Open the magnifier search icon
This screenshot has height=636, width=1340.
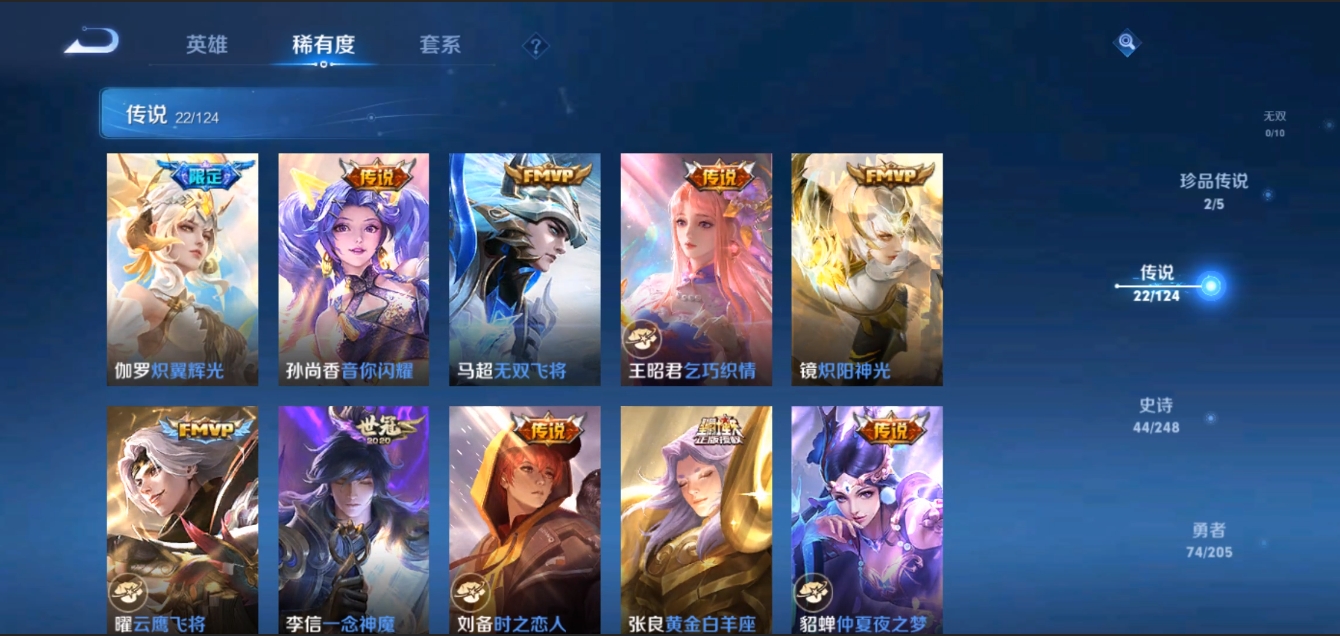click(x=1127, y=43)
